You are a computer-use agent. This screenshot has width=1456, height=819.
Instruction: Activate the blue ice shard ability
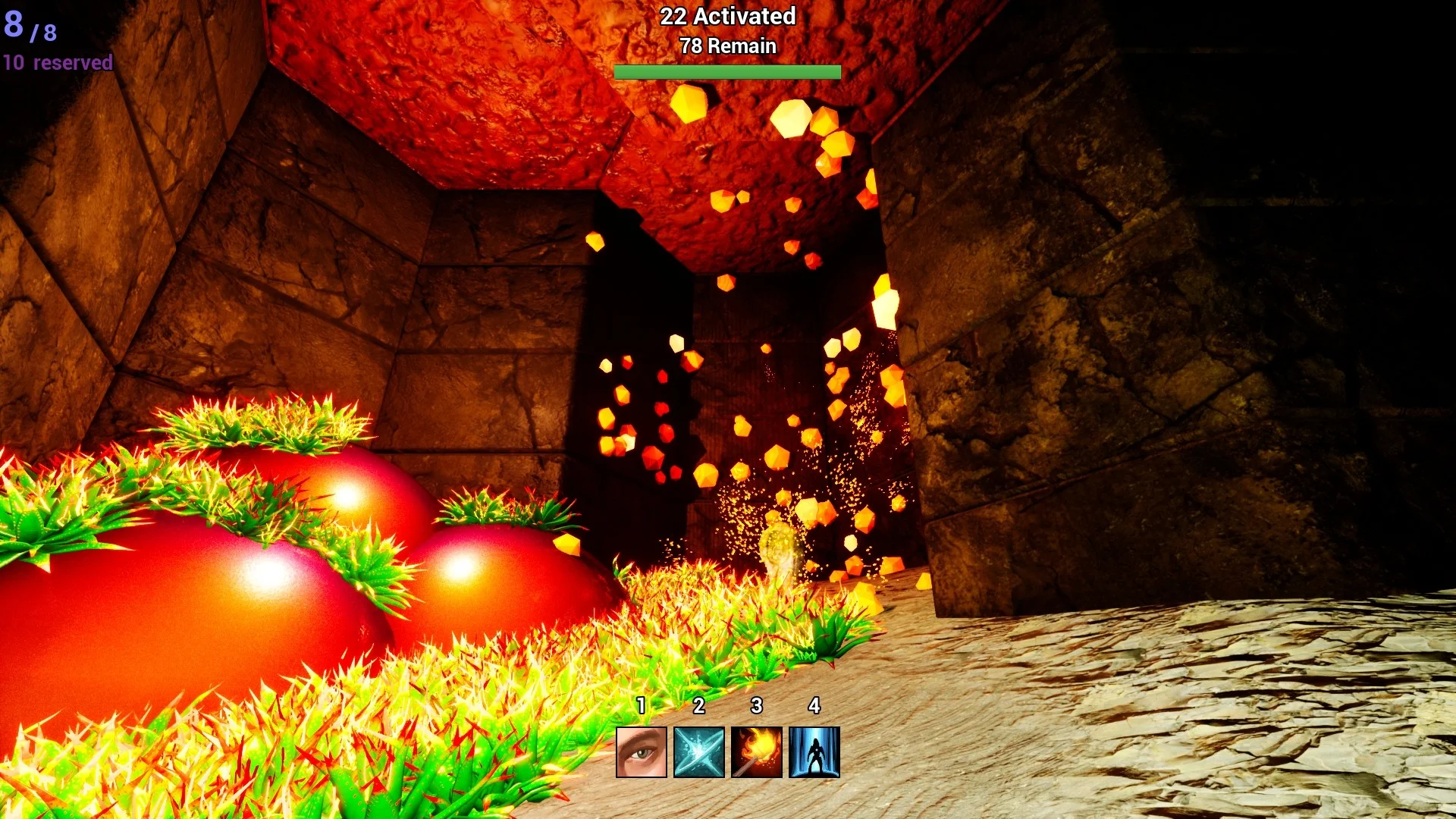[x=698, y=752]
